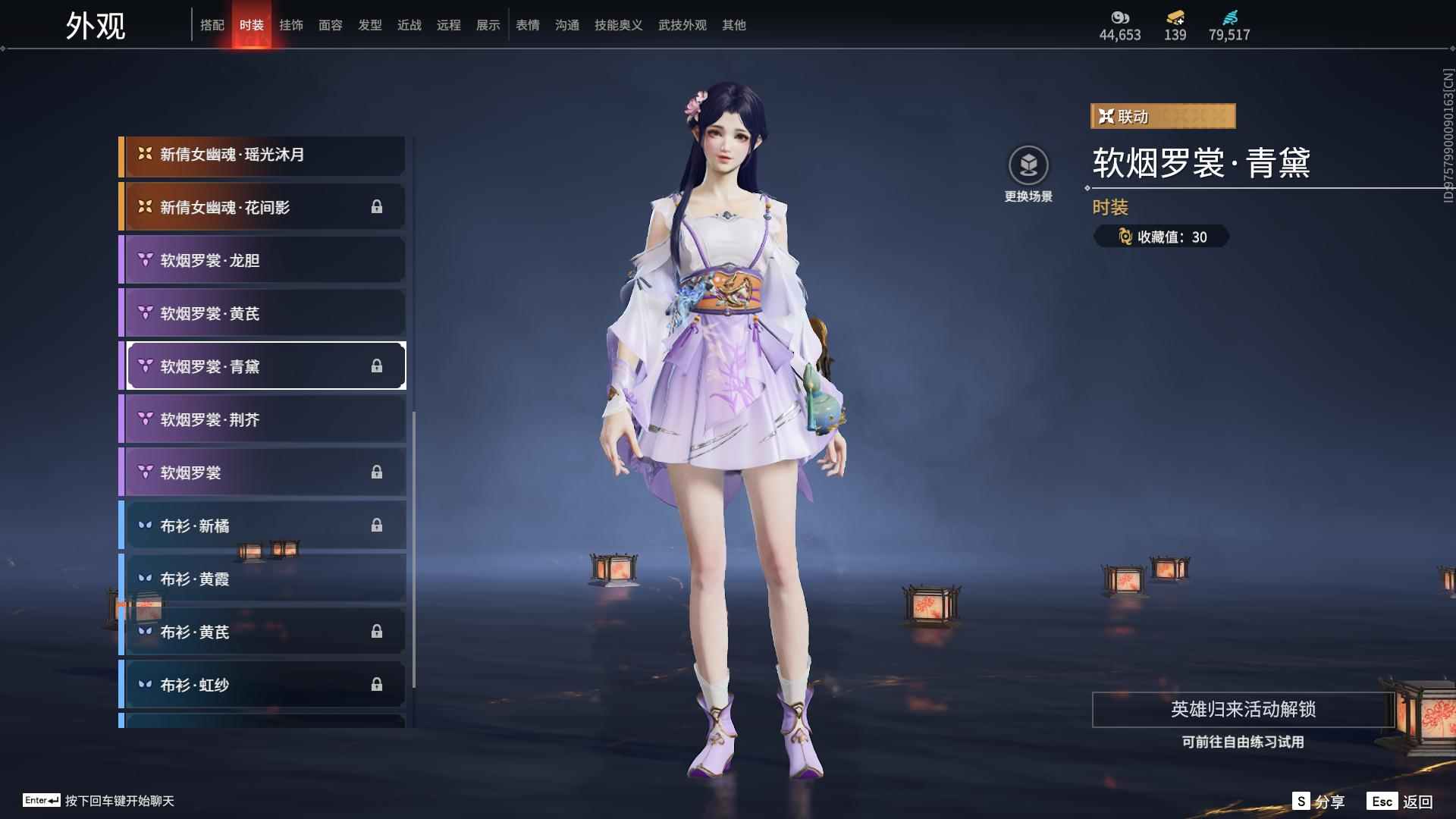Open the 武技外观 tab
1456x819 pixels.
tap(682, 25)
